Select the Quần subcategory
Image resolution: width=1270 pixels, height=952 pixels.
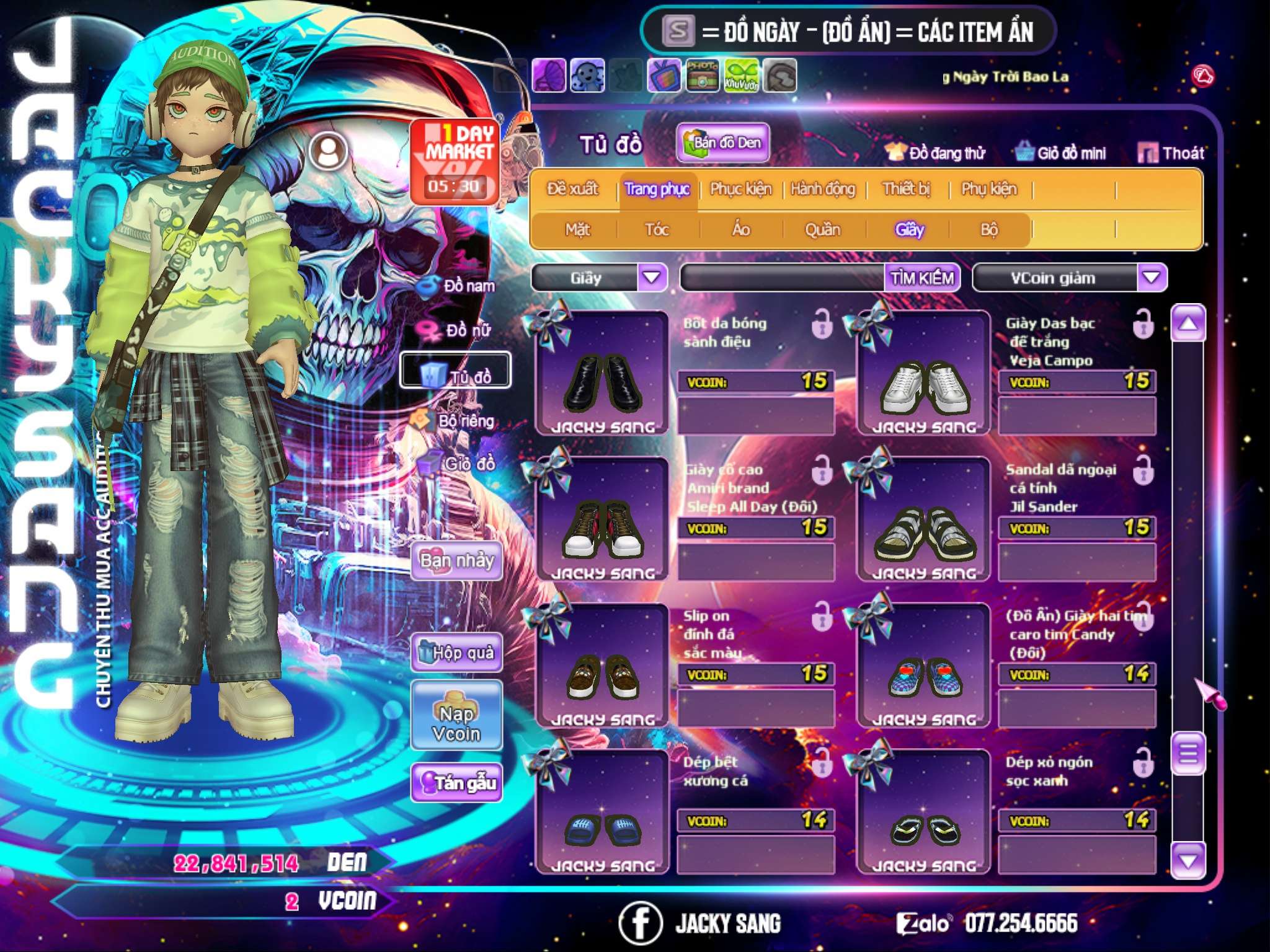822,230
